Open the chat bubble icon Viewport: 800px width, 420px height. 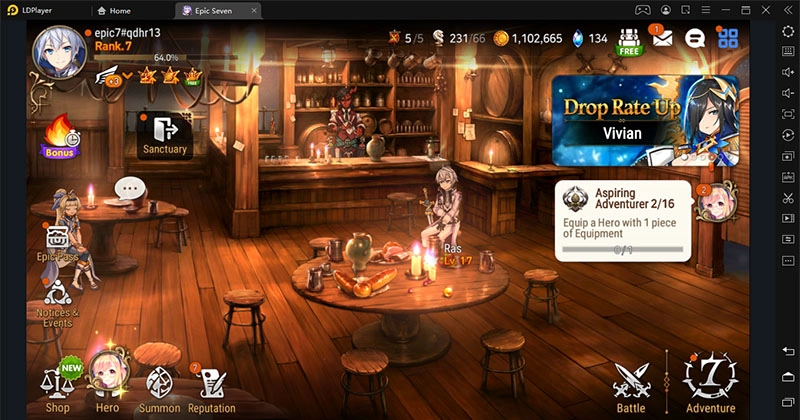696,38
